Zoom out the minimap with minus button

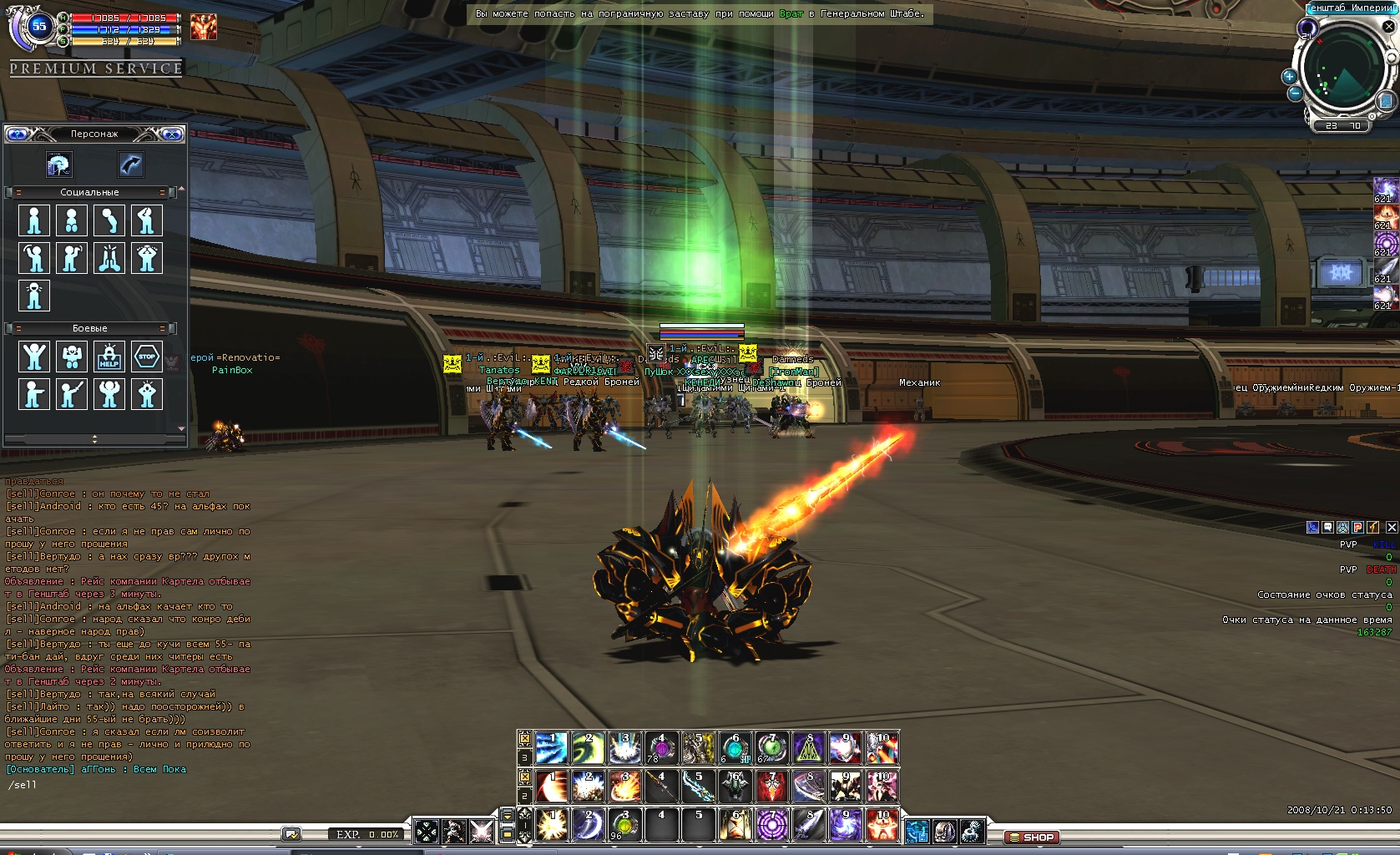tap(1295, 93)
